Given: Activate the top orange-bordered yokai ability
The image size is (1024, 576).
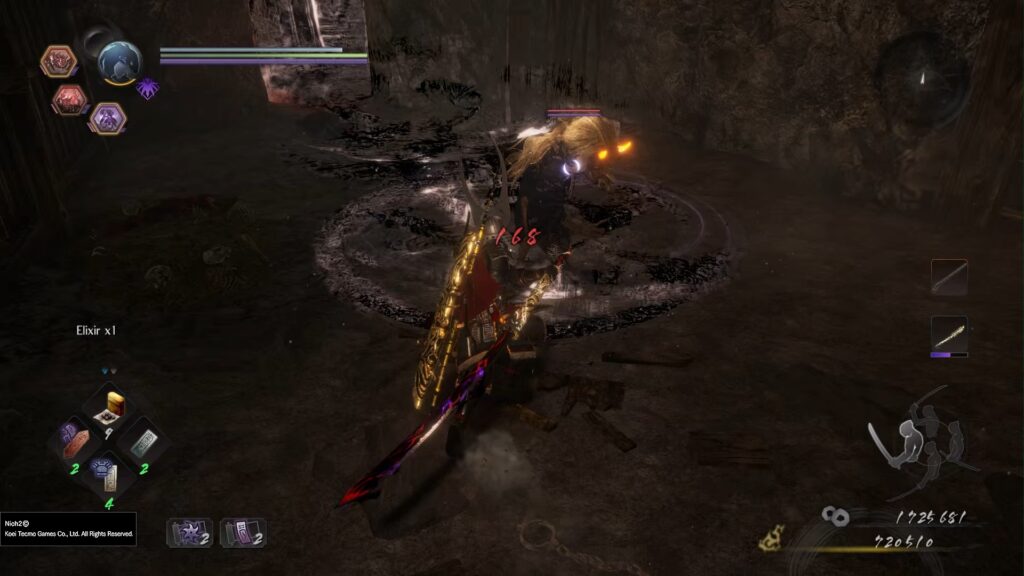Looking at the screenshot, I should [58, 62].
